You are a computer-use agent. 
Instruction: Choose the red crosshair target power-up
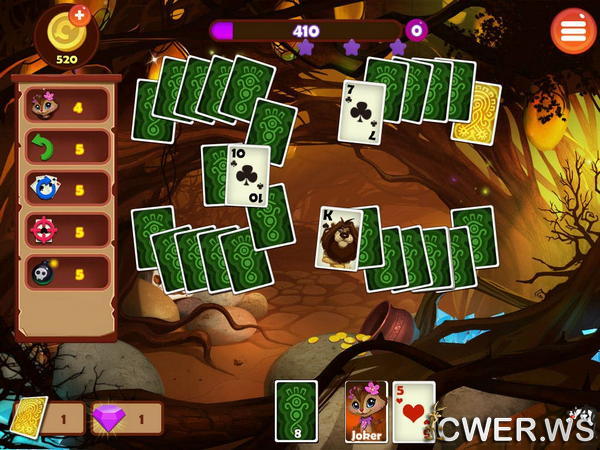(66, 230)
